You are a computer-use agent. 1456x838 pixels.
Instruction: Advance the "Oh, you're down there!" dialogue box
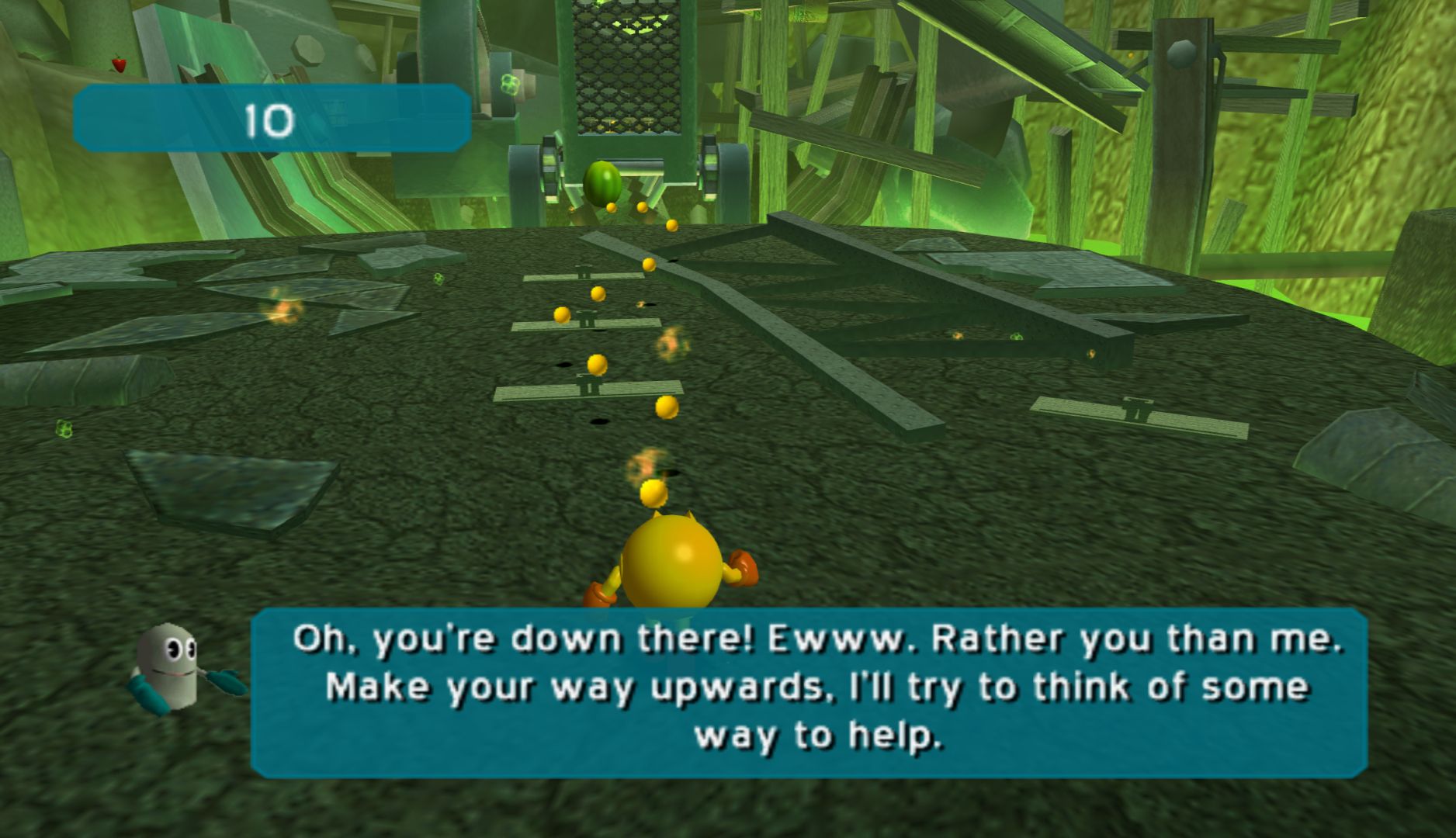(808, 692)
